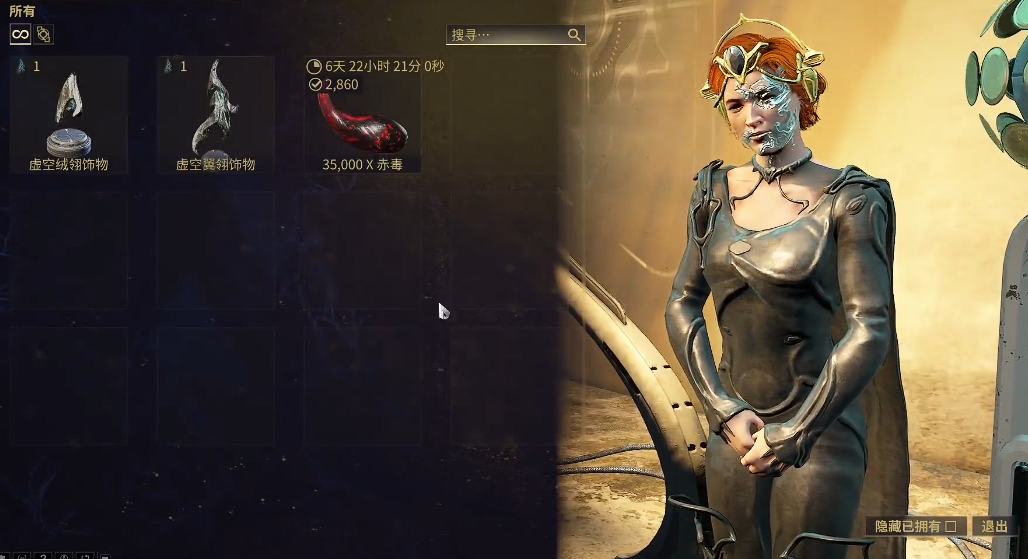Viewport: 1028px width, 559px height.
Task: Toggle the 隐藏已拥有 checkbox
Action: coord(950,526)
